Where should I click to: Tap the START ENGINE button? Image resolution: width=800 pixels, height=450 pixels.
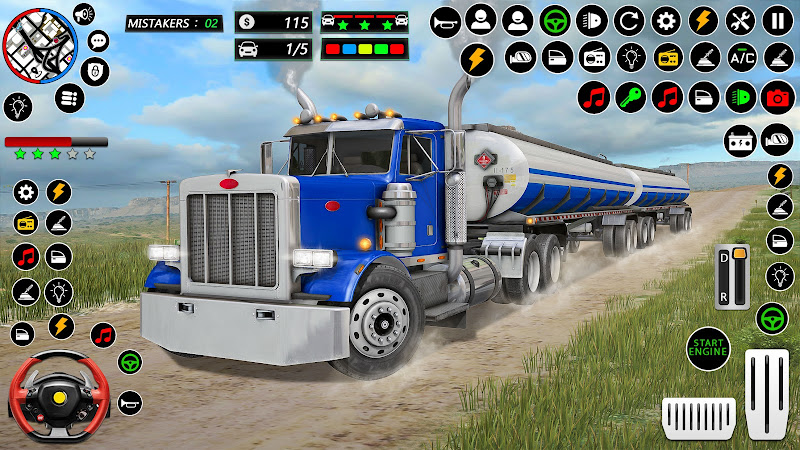707,350
